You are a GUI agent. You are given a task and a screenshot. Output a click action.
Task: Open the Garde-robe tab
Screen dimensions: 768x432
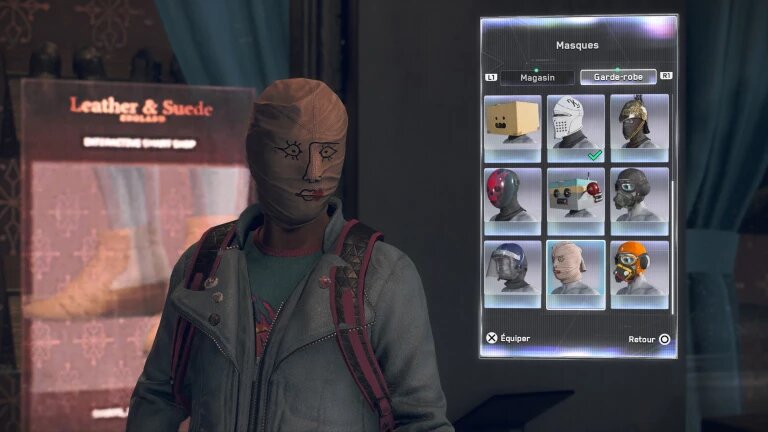point(618,77)
